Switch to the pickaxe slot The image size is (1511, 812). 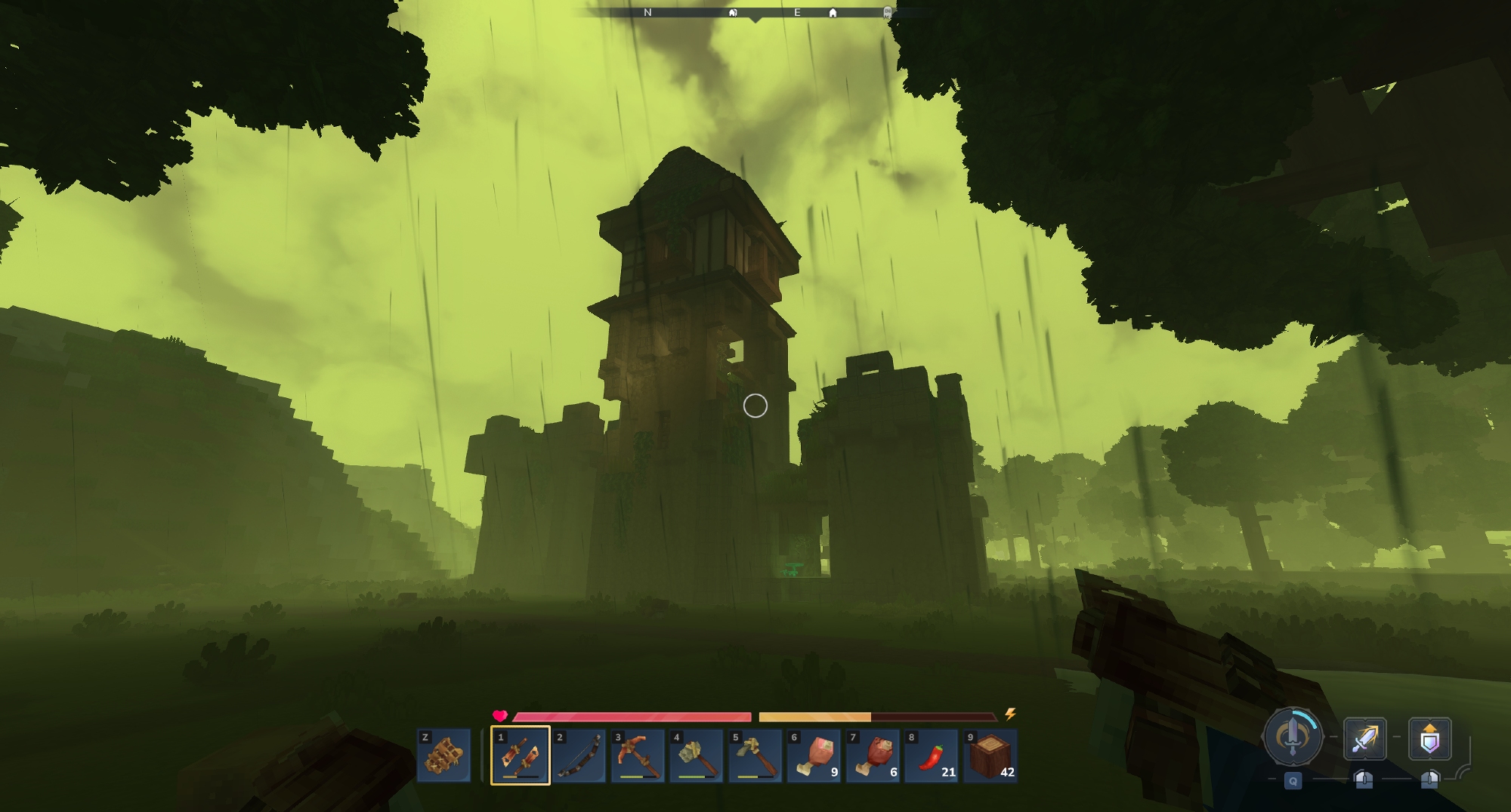638,755
